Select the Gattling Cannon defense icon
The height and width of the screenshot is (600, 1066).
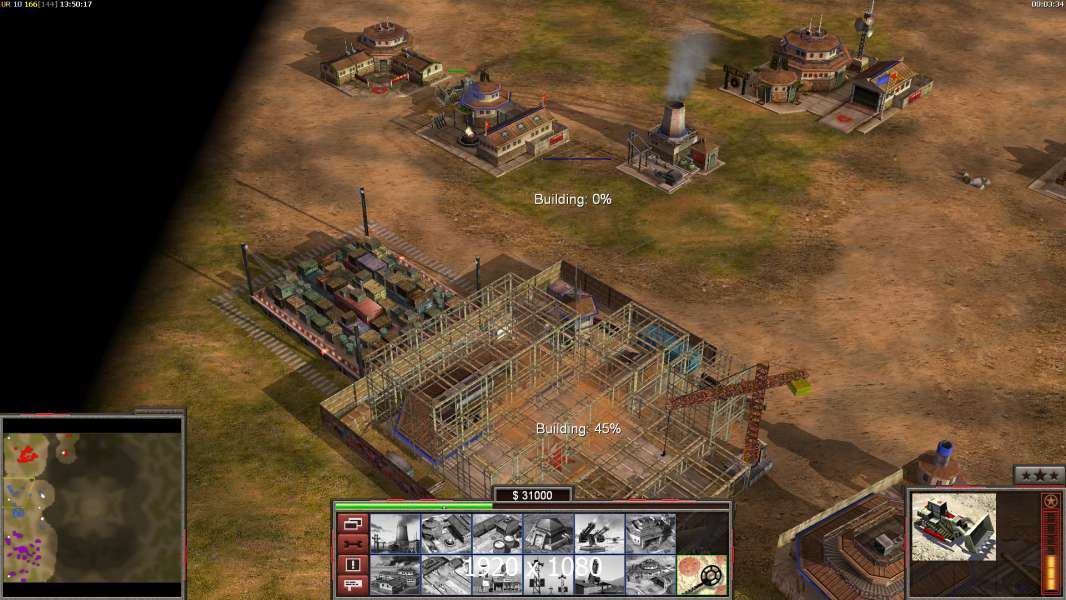coord(599,534)
